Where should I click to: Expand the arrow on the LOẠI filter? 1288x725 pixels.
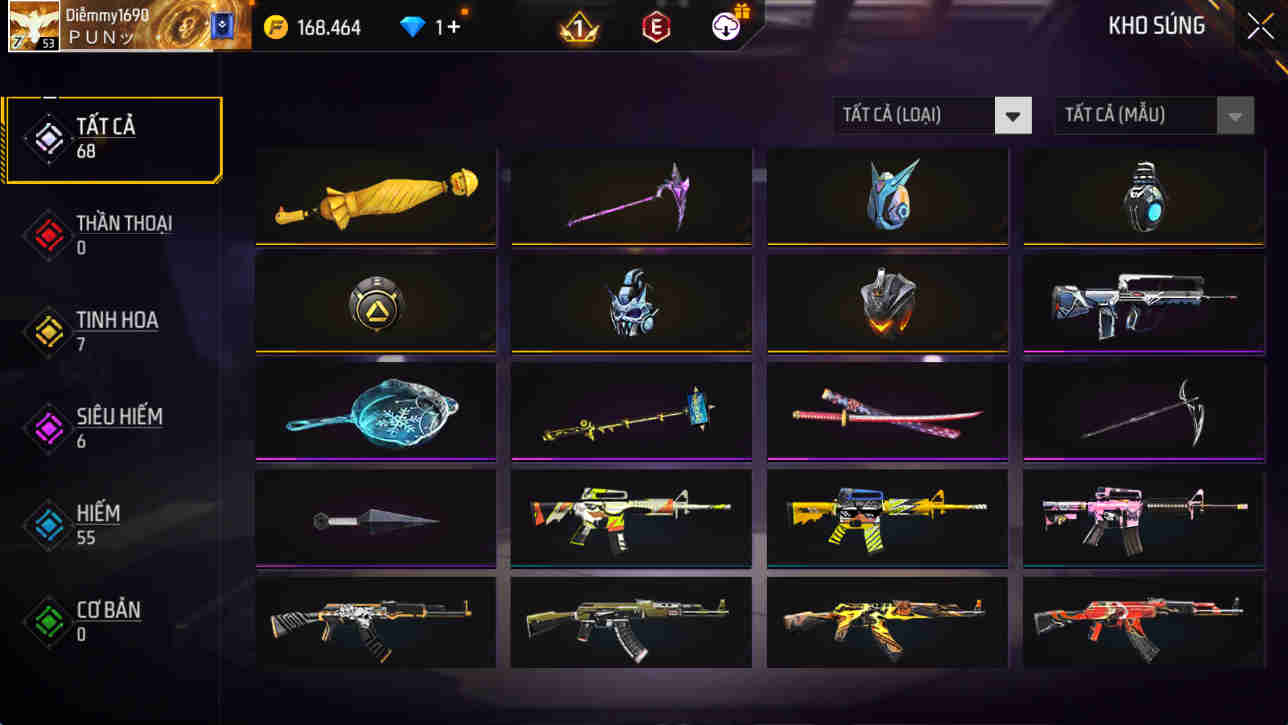[1012, 115]
